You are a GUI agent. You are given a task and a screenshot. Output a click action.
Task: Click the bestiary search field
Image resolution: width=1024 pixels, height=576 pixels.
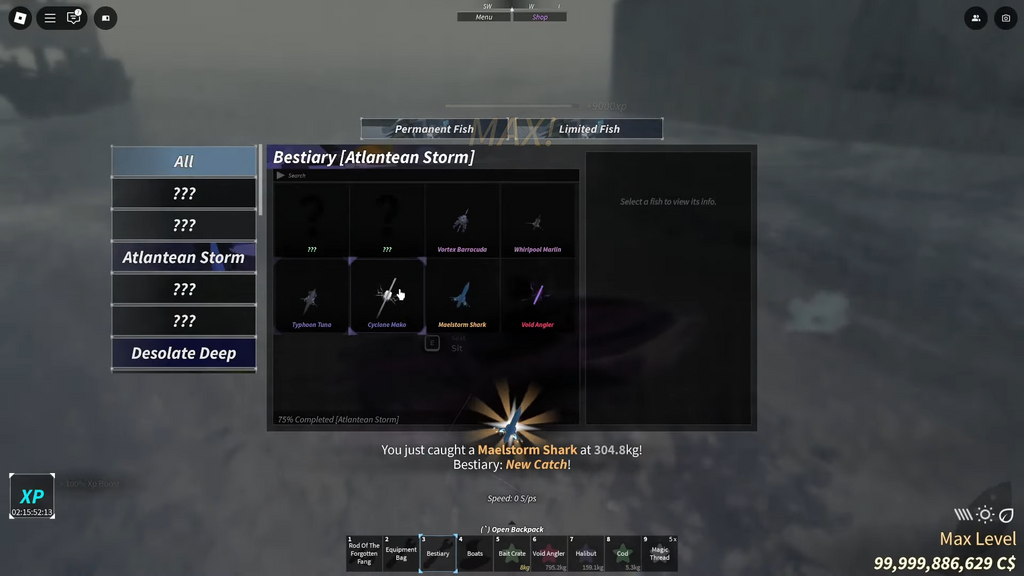[430, 176]
